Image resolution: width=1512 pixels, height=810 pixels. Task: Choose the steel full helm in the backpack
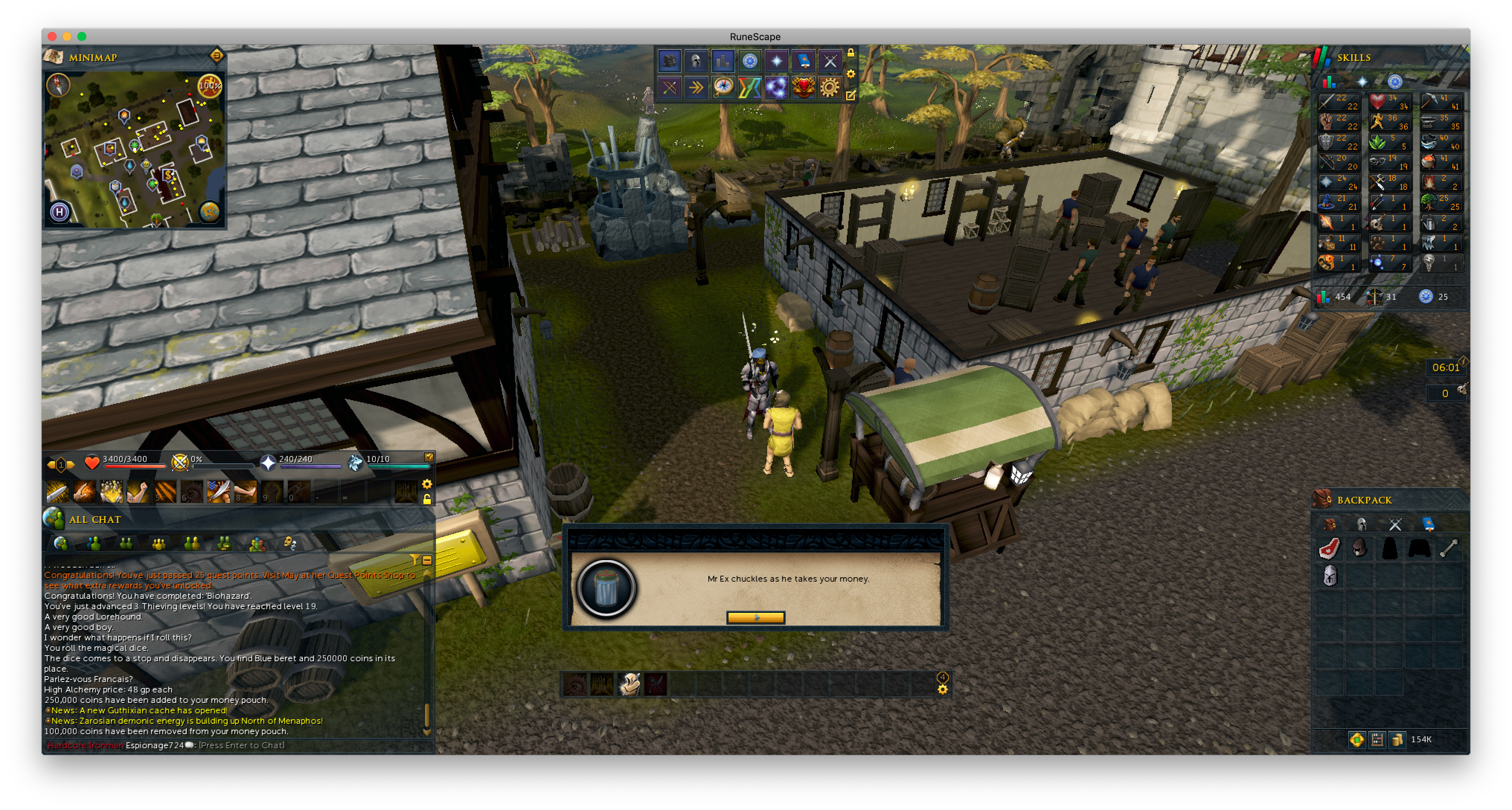(x=1329, y=575)
